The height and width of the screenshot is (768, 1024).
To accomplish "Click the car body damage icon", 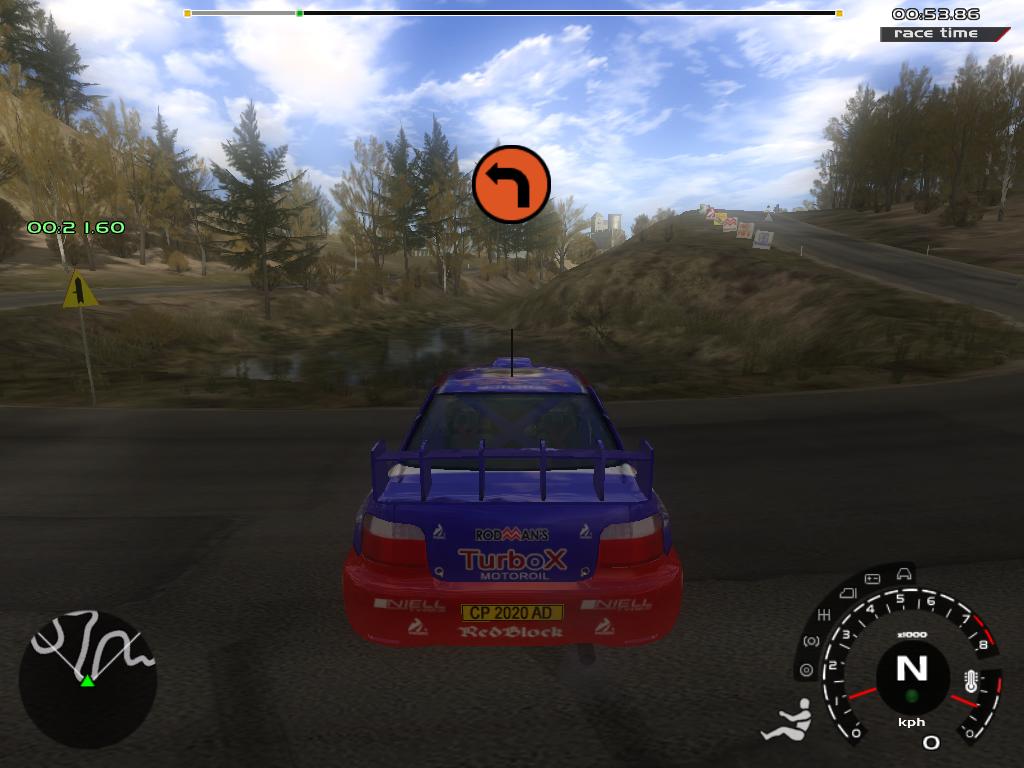I will click(904, 573).
